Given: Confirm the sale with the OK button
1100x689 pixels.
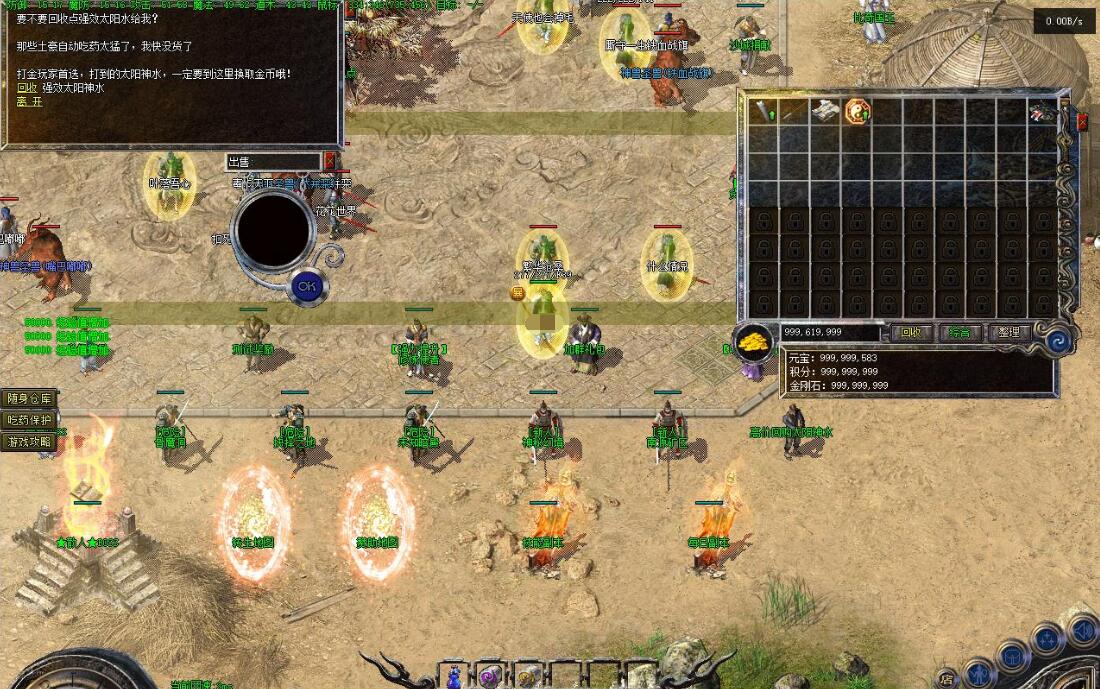Looking at the screenshot, I should (x=307, y=287).
